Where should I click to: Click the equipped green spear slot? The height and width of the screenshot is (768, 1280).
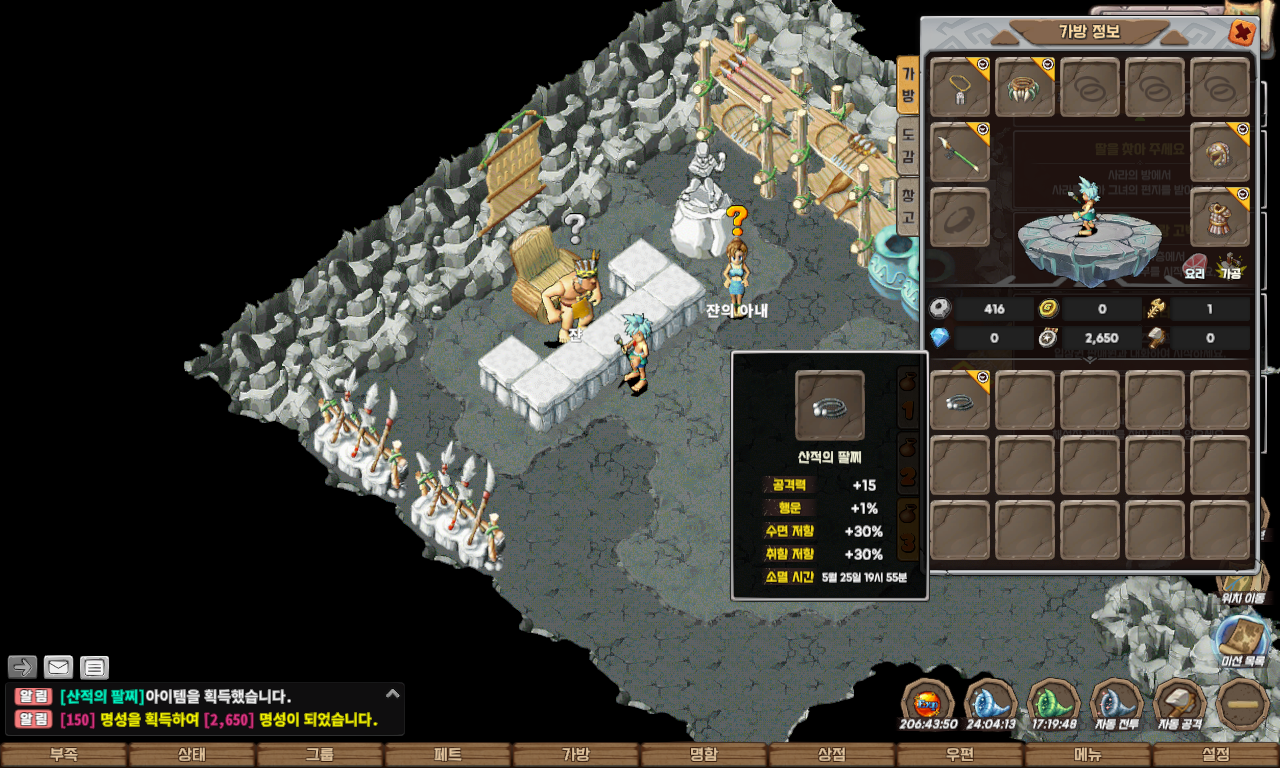coord(960,153)
